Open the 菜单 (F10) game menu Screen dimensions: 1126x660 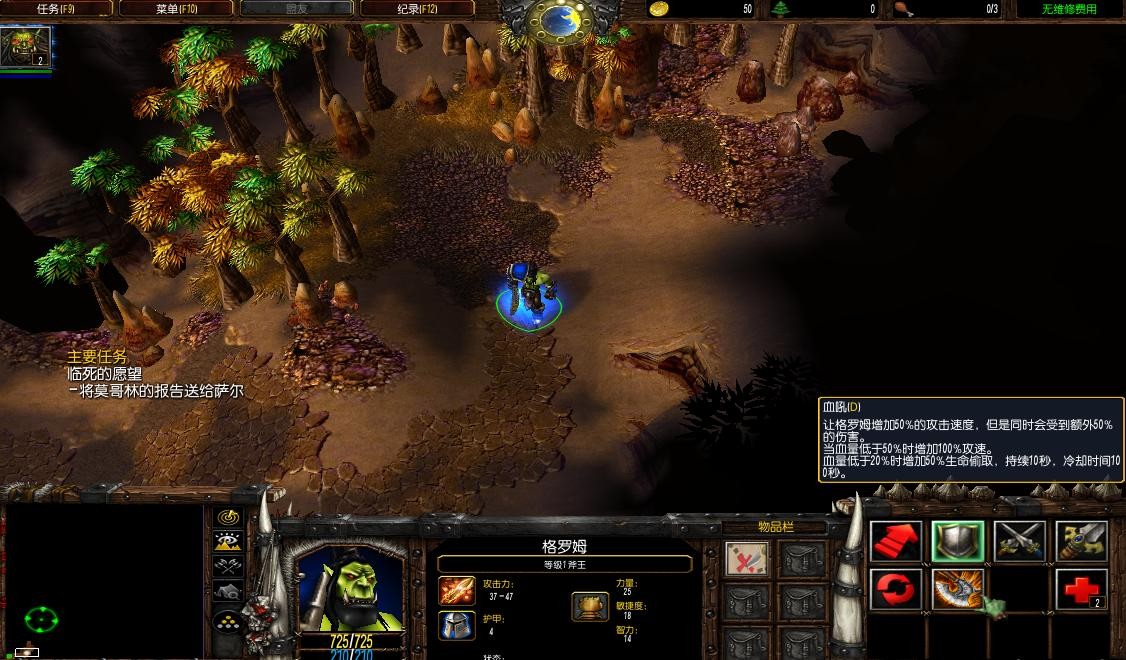(177, 9)
